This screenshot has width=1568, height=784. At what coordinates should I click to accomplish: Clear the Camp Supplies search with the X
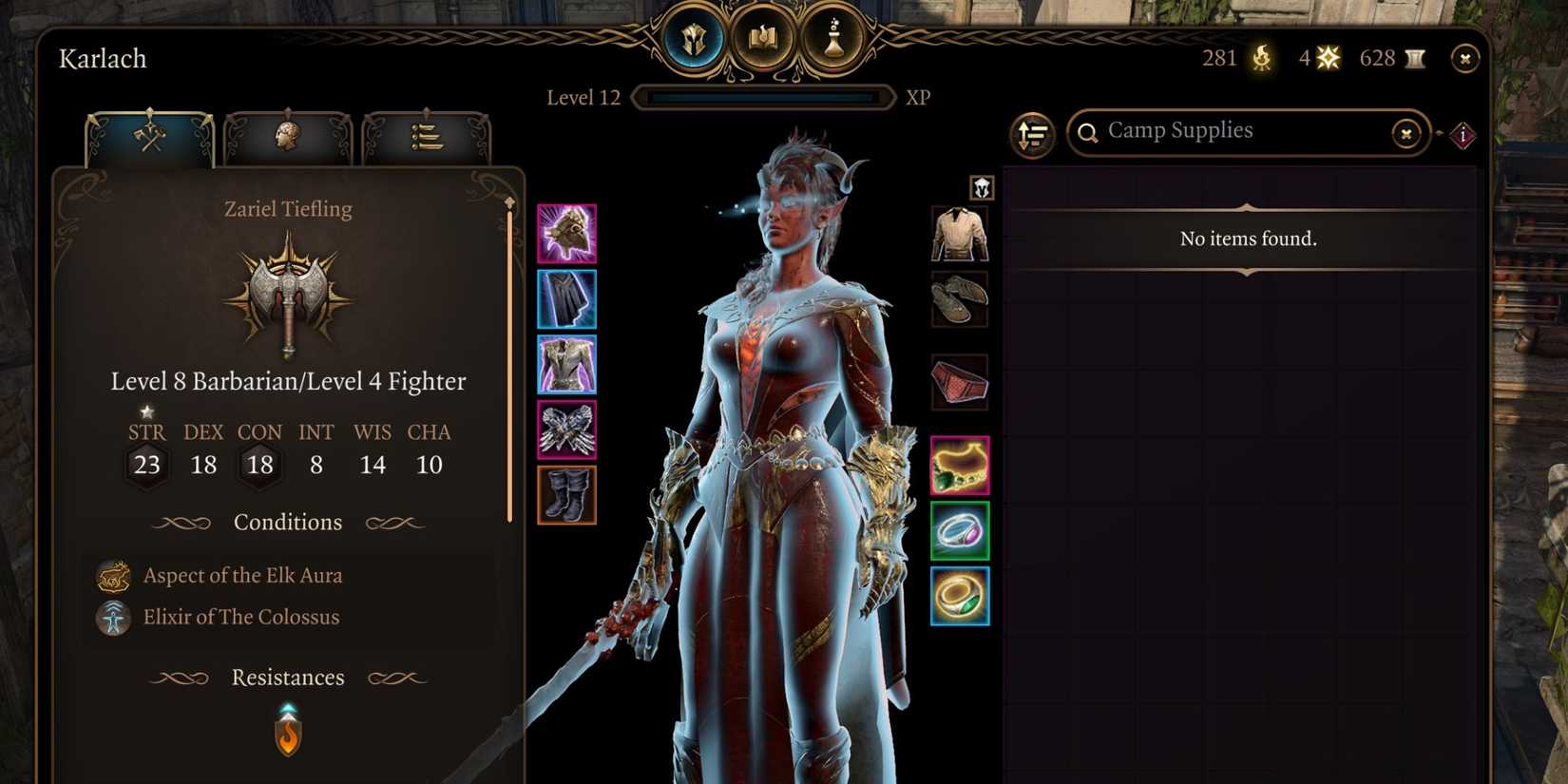click(x=1405, y=134)
